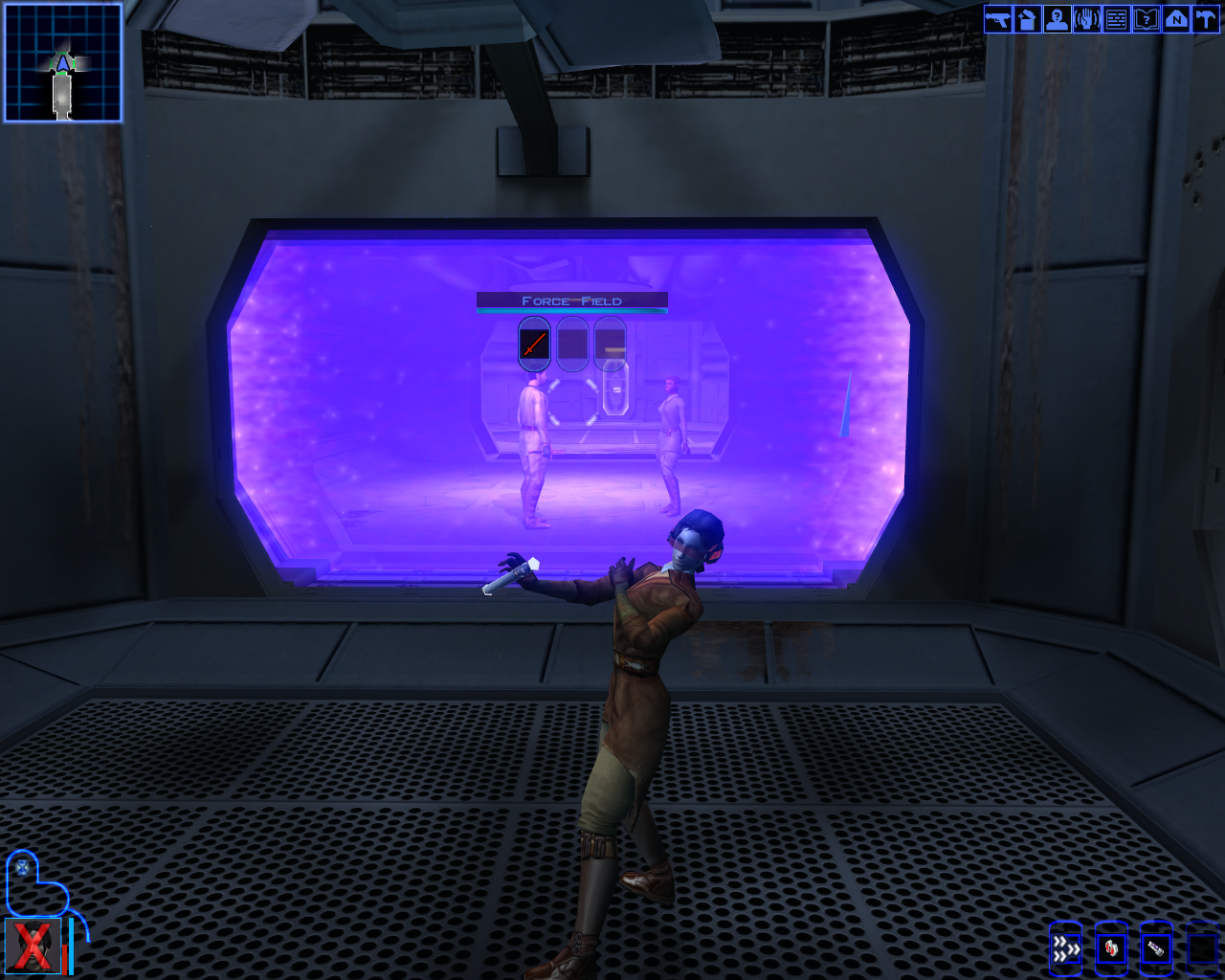Open the Abilities screen with the hand icon
The width and height of the screenshot is (1225, 980).
[x=1085, y=19]
